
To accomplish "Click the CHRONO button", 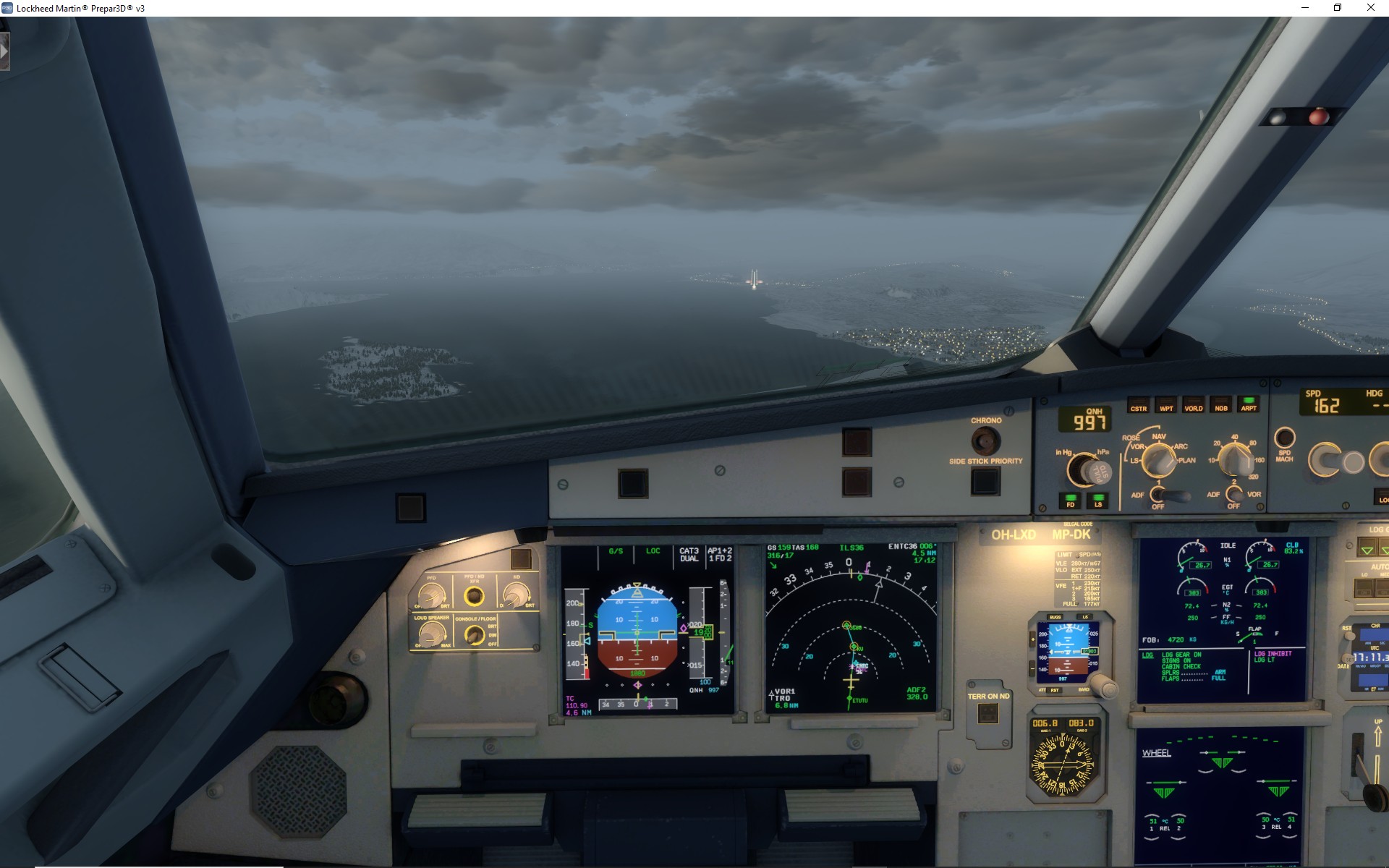I will [x=985, y=440].
